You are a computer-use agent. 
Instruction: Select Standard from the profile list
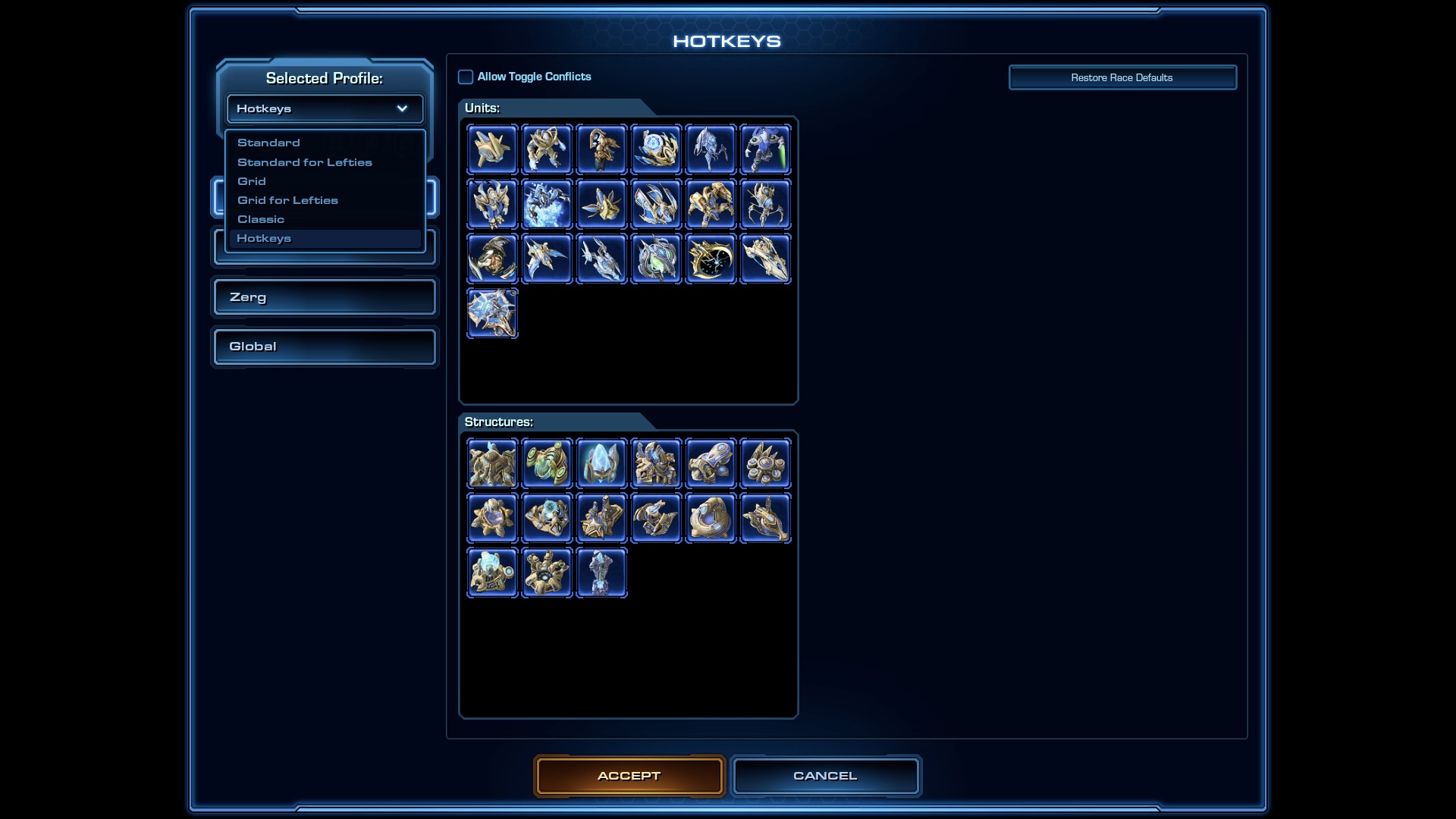click(x=268, y=143)
